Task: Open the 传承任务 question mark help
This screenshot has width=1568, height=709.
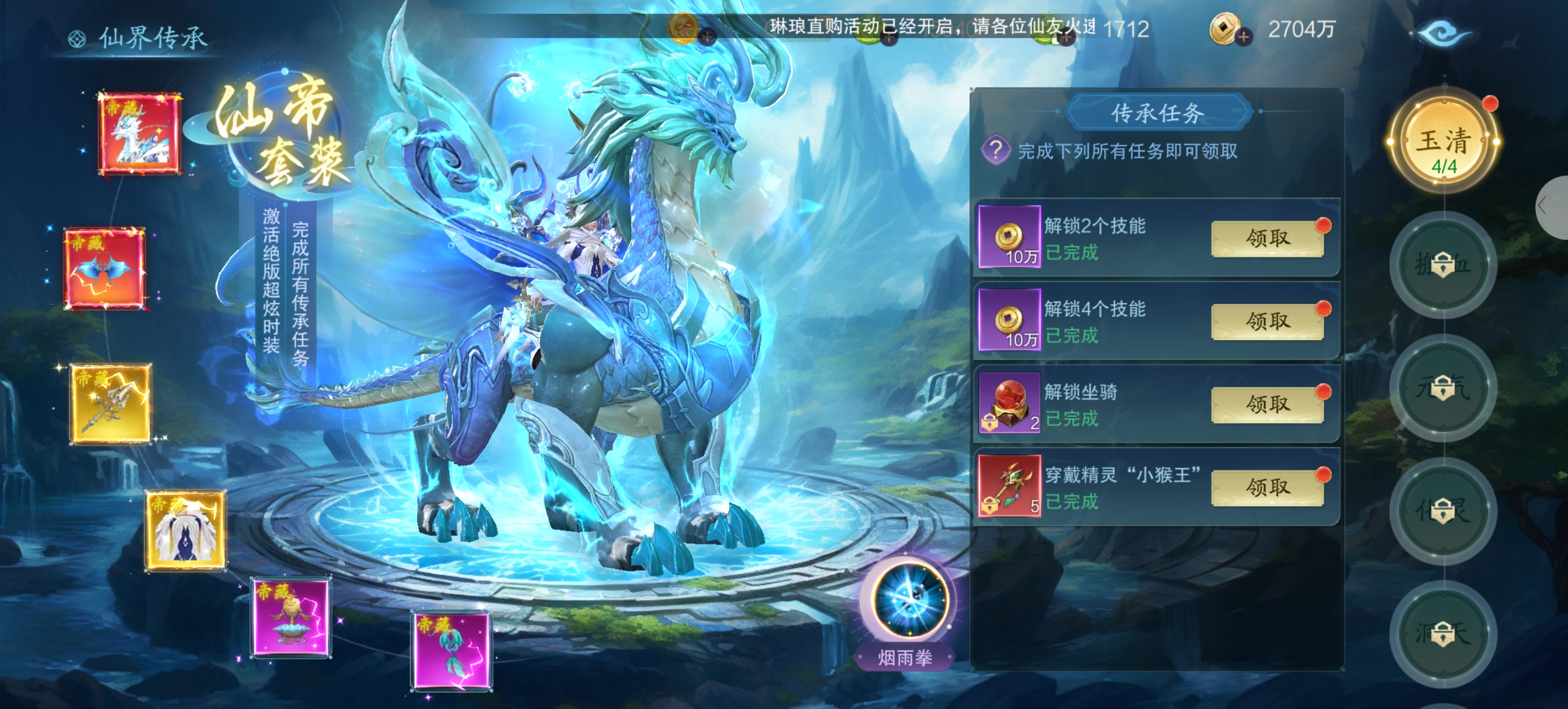Action: 995,150
